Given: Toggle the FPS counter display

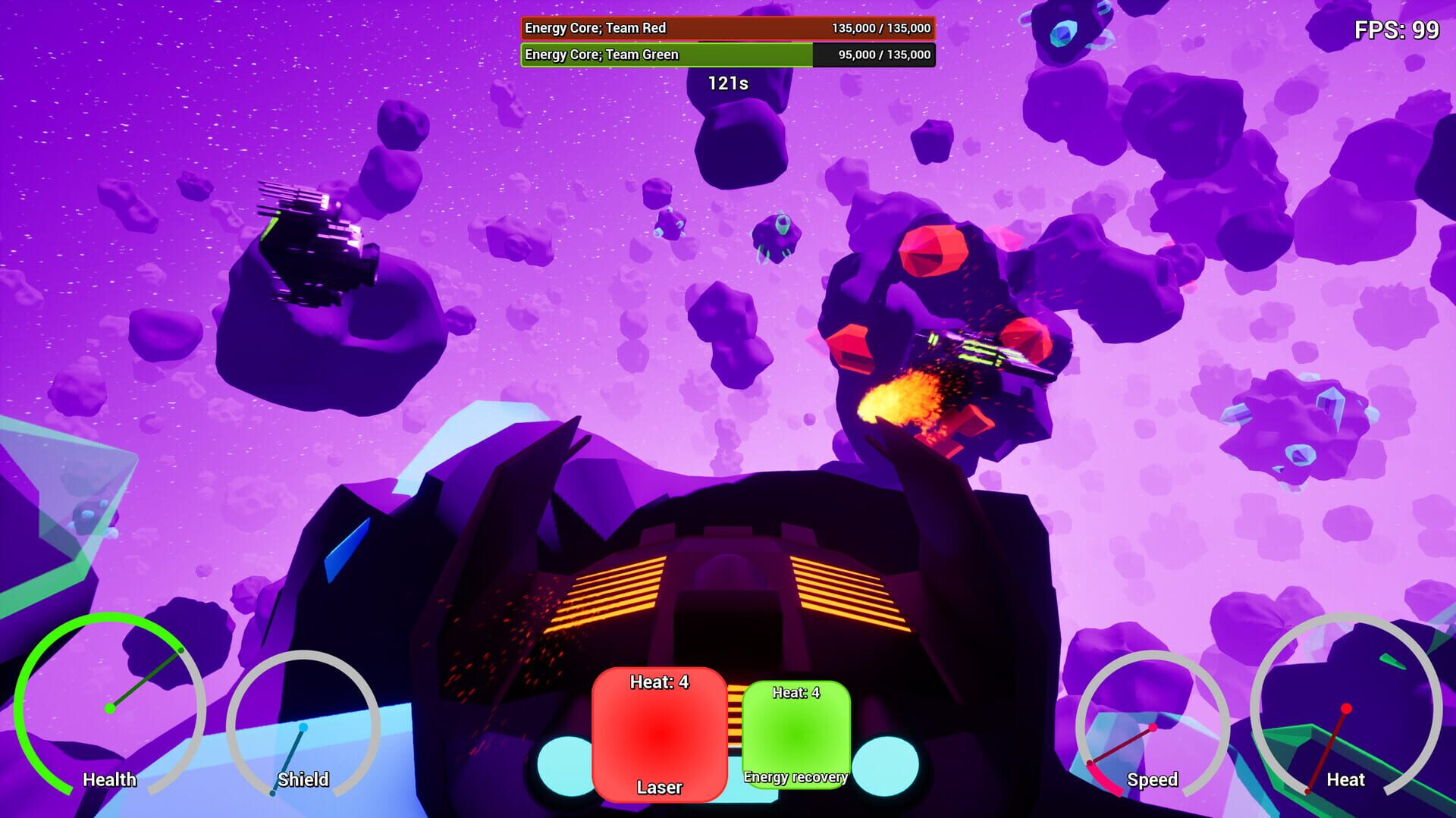Looking at the screenshot, I should pyautogui.click(x=1395, y=31).
